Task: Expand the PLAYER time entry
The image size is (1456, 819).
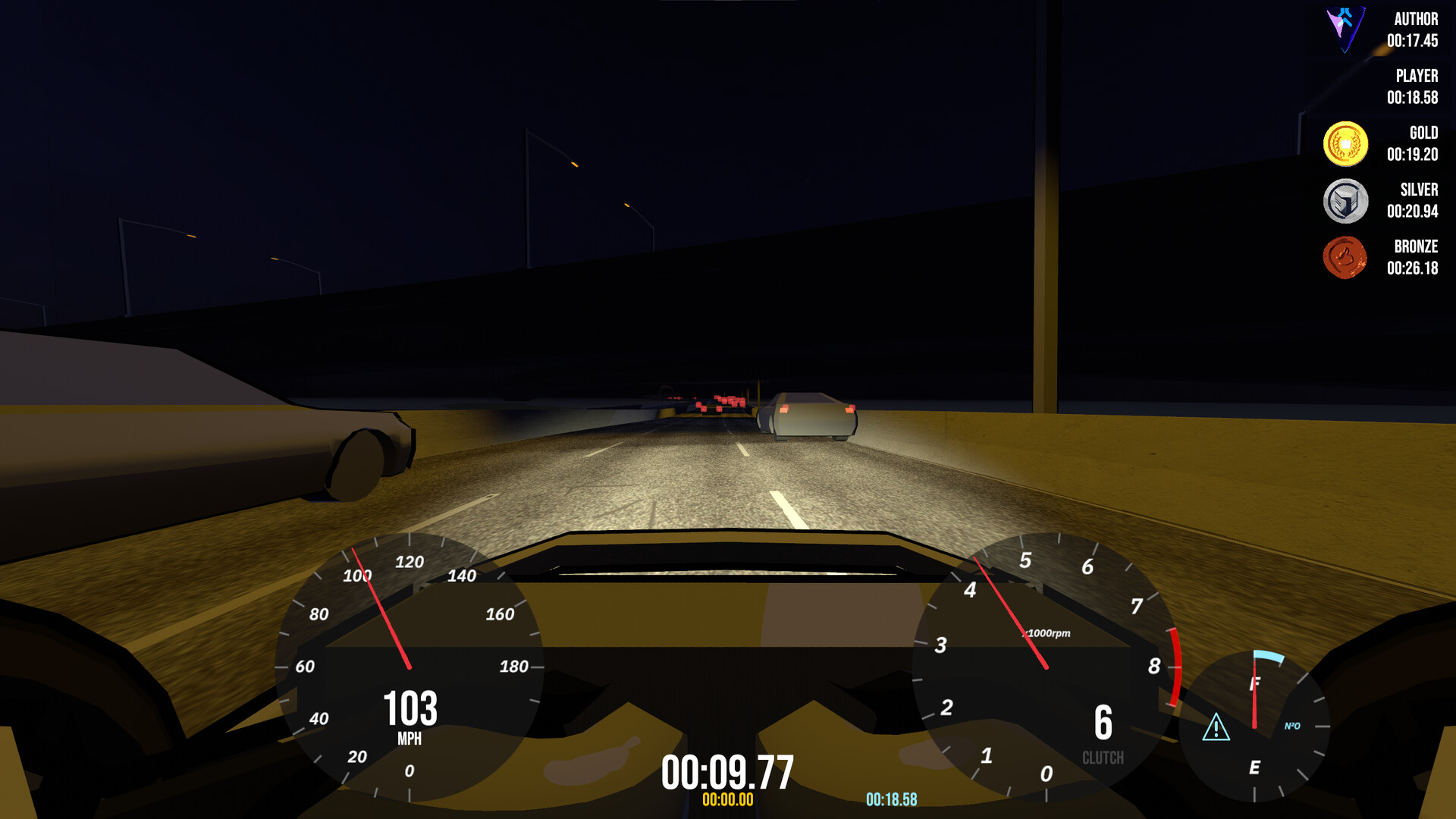Action: click(1415, 87)
